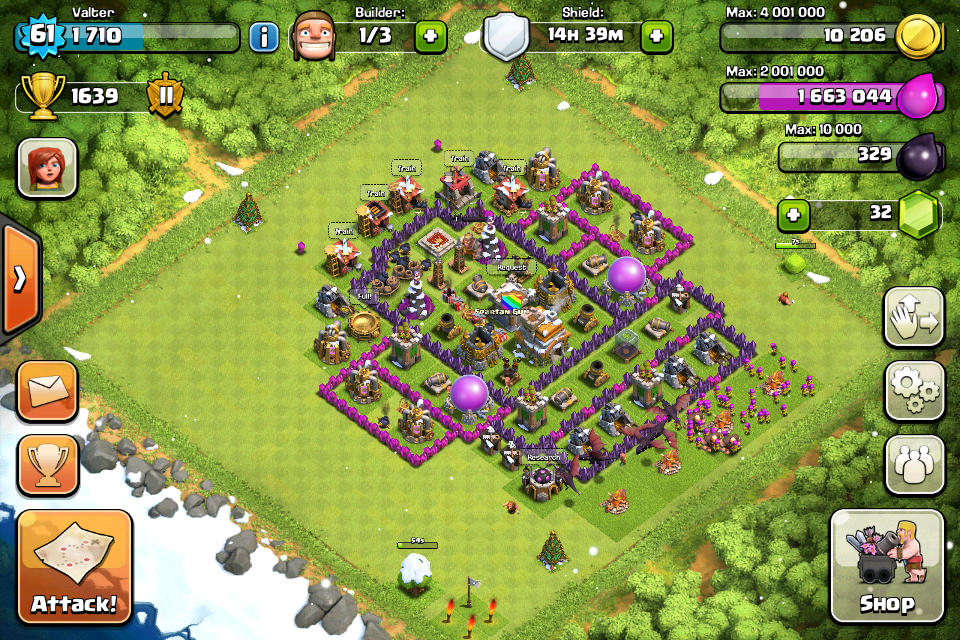Open the red-haired Valkyrie portrait button
The height and width of the screenshot is (640, 960).
point(47,168)
